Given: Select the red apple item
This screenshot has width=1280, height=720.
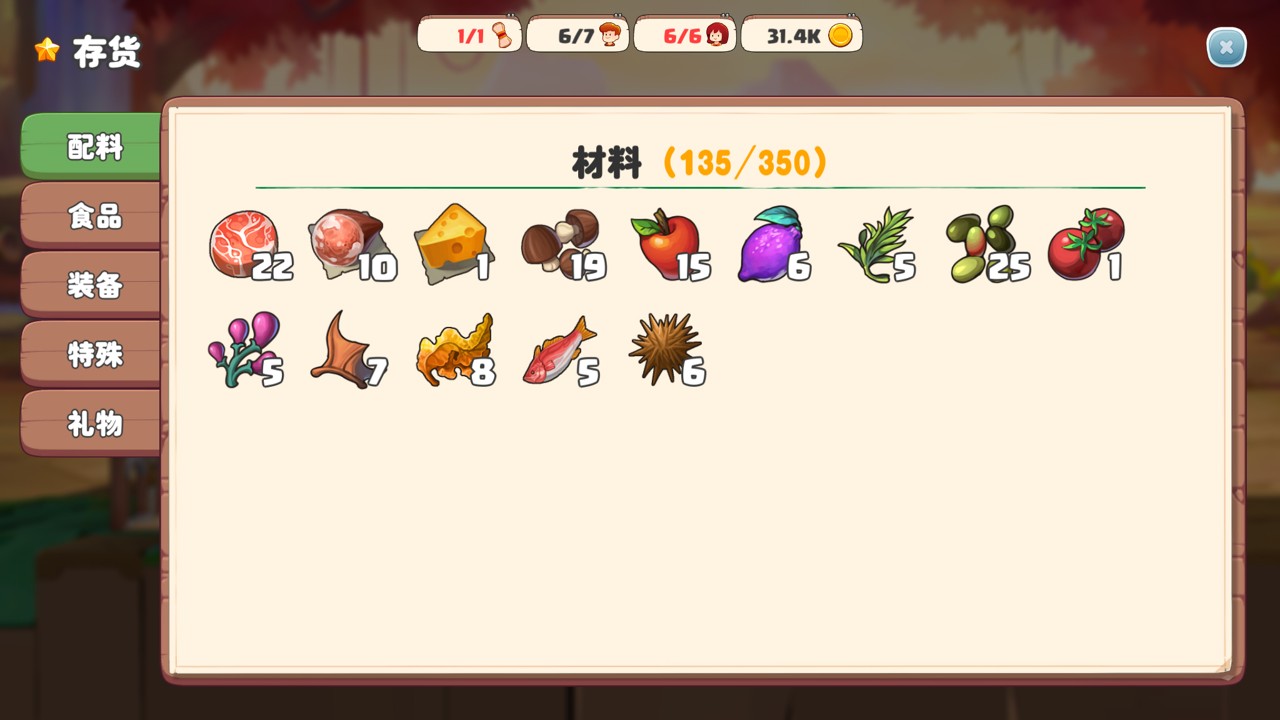Looking at the screenshot, I should click(665, 245).
